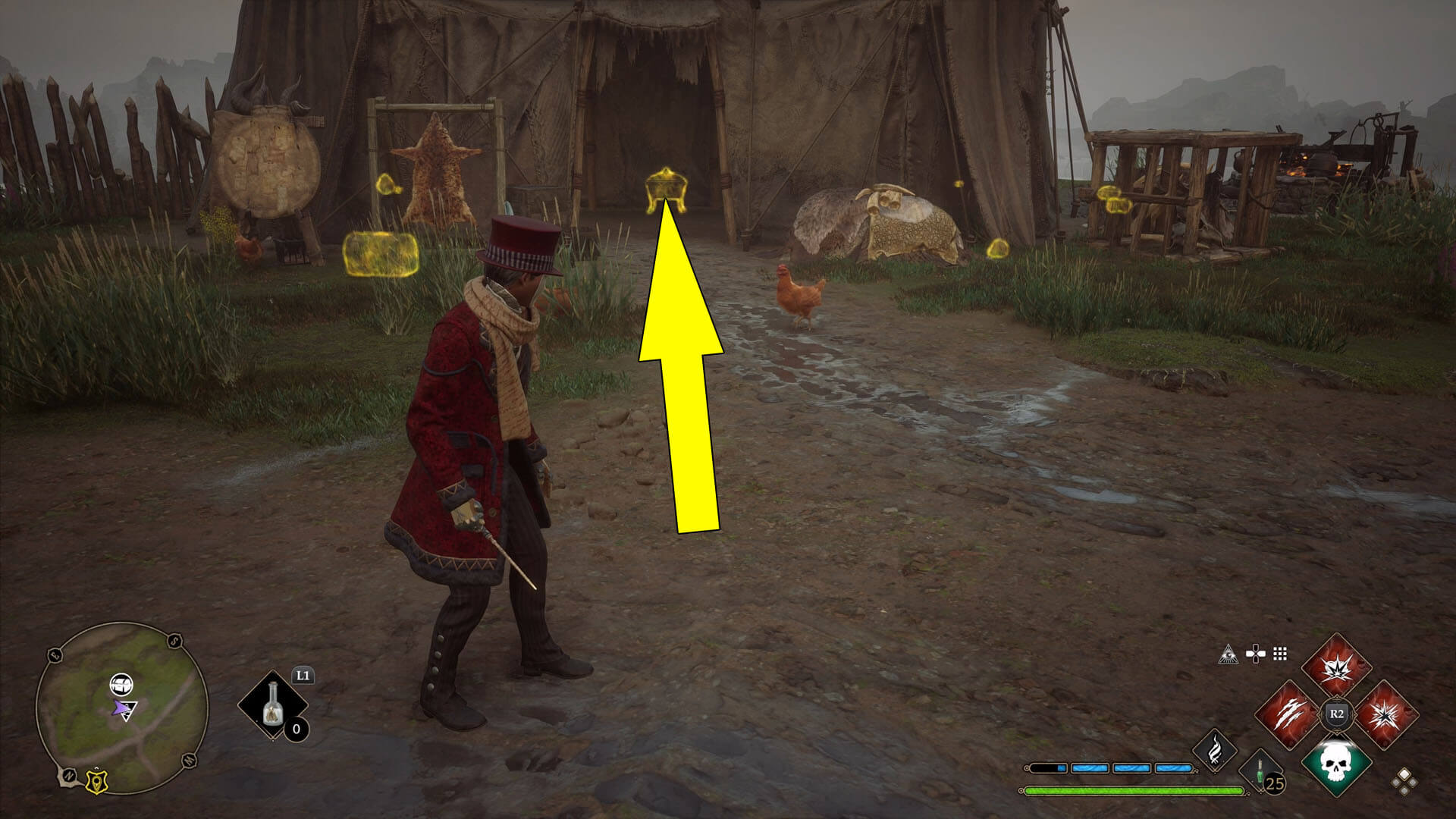
Task: Switch spell sets with the four-diamond selector
Action: point(1404,781)
